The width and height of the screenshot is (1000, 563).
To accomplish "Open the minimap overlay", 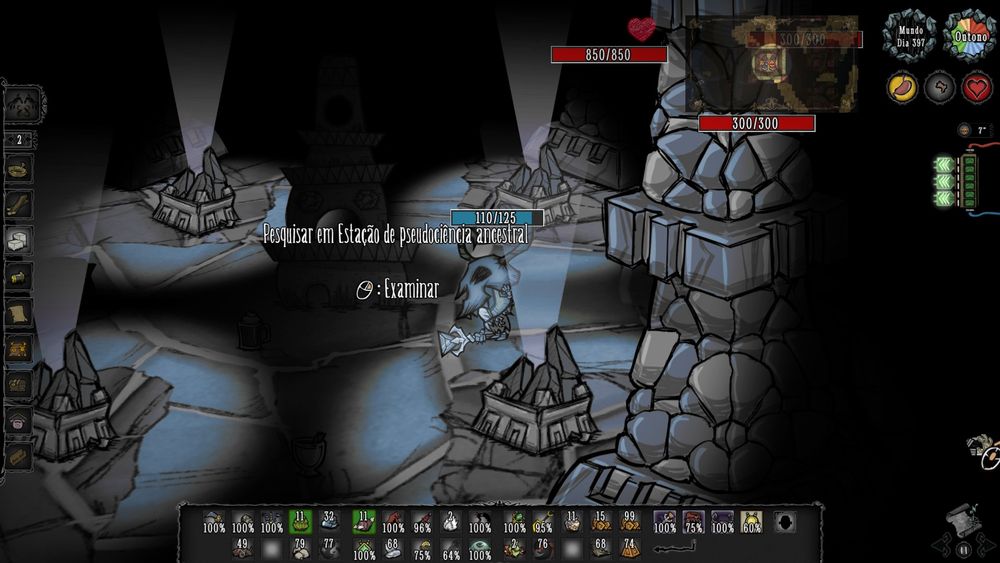I will [771, 62].
